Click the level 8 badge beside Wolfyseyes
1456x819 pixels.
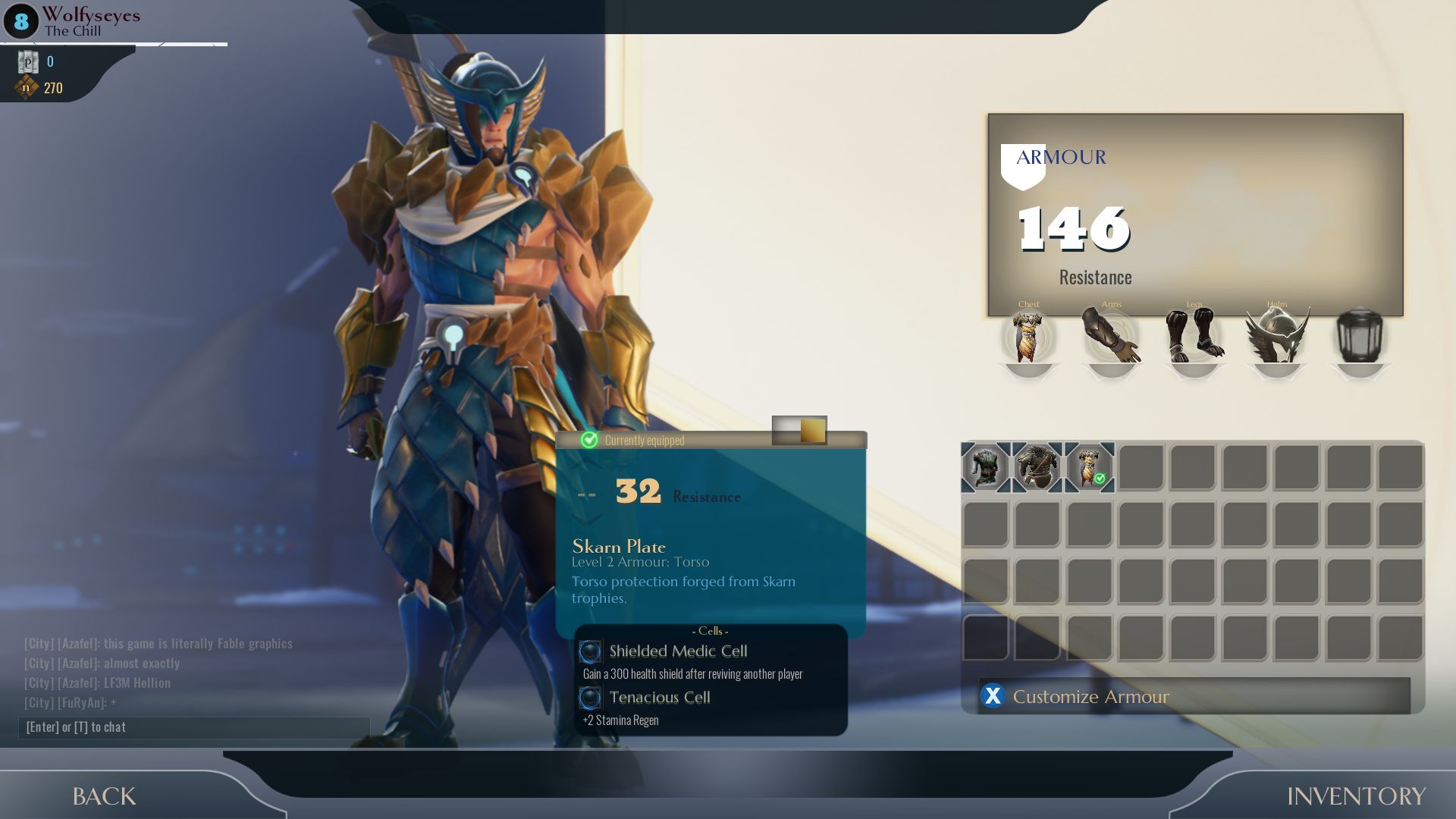[x=20, y=23]
